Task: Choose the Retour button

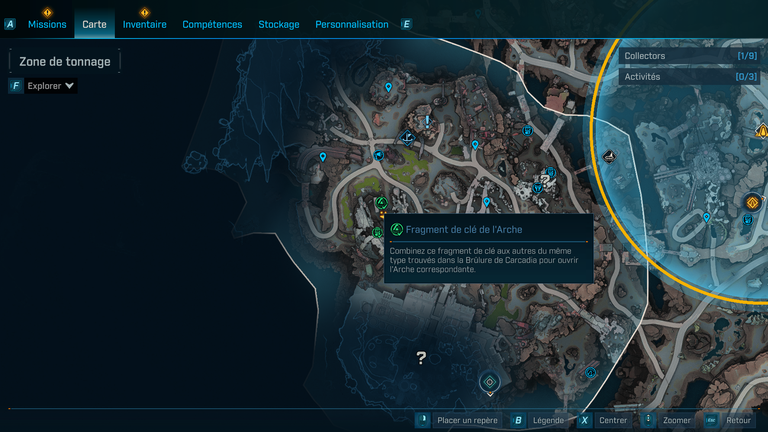Action: point(738,421)
